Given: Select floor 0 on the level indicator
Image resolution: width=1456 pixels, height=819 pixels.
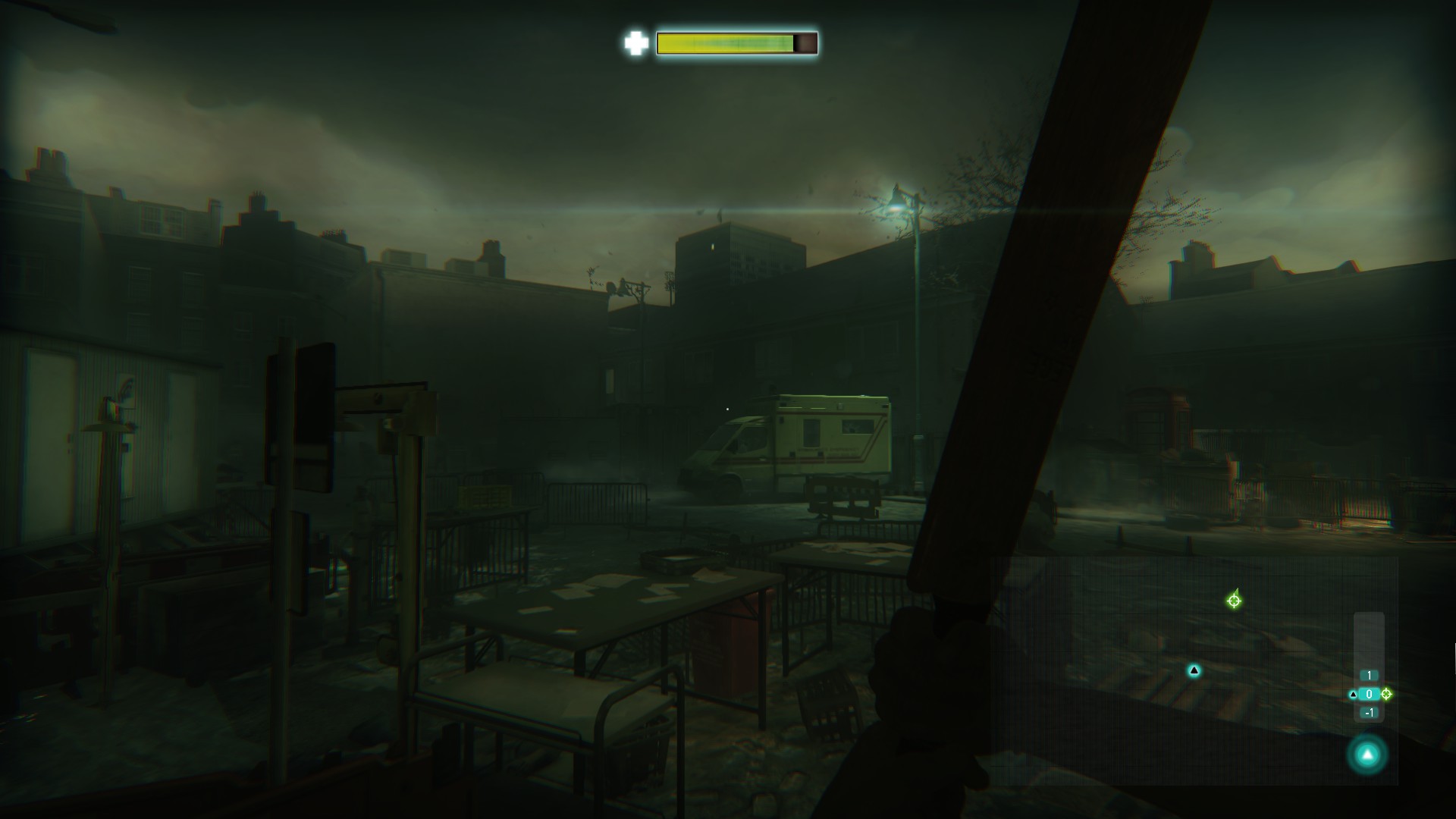Looking at the screenshot, I should pos(1369,694).
